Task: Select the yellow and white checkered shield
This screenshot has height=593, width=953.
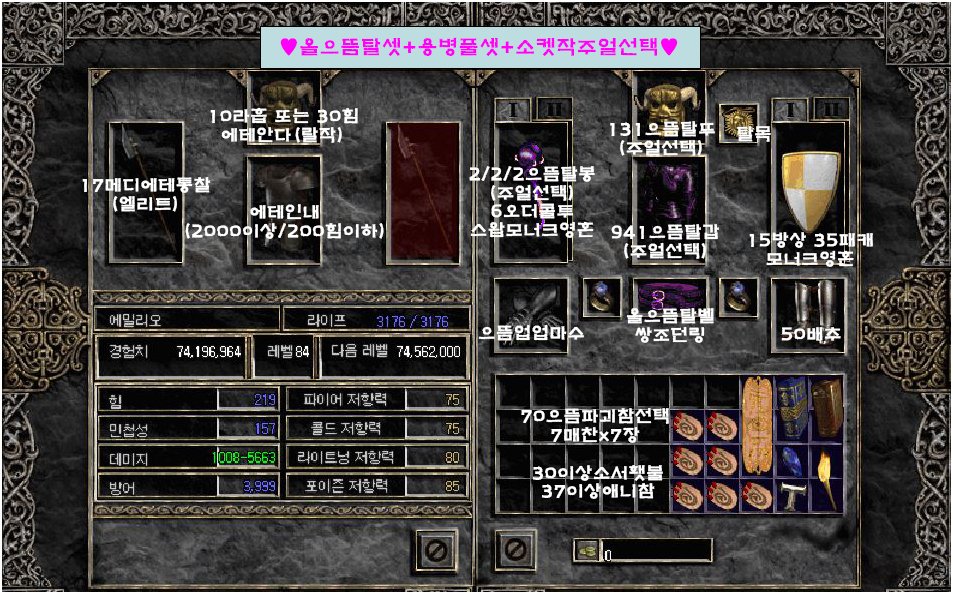Action: tap(808, 190)
